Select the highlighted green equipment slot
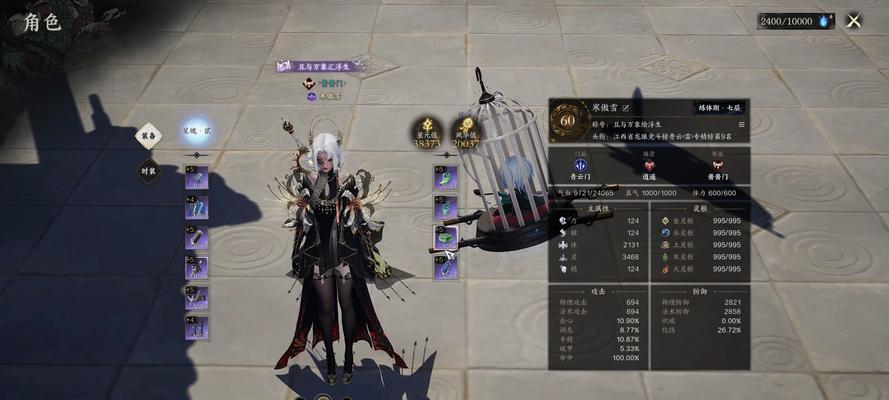 pos(445,237)
